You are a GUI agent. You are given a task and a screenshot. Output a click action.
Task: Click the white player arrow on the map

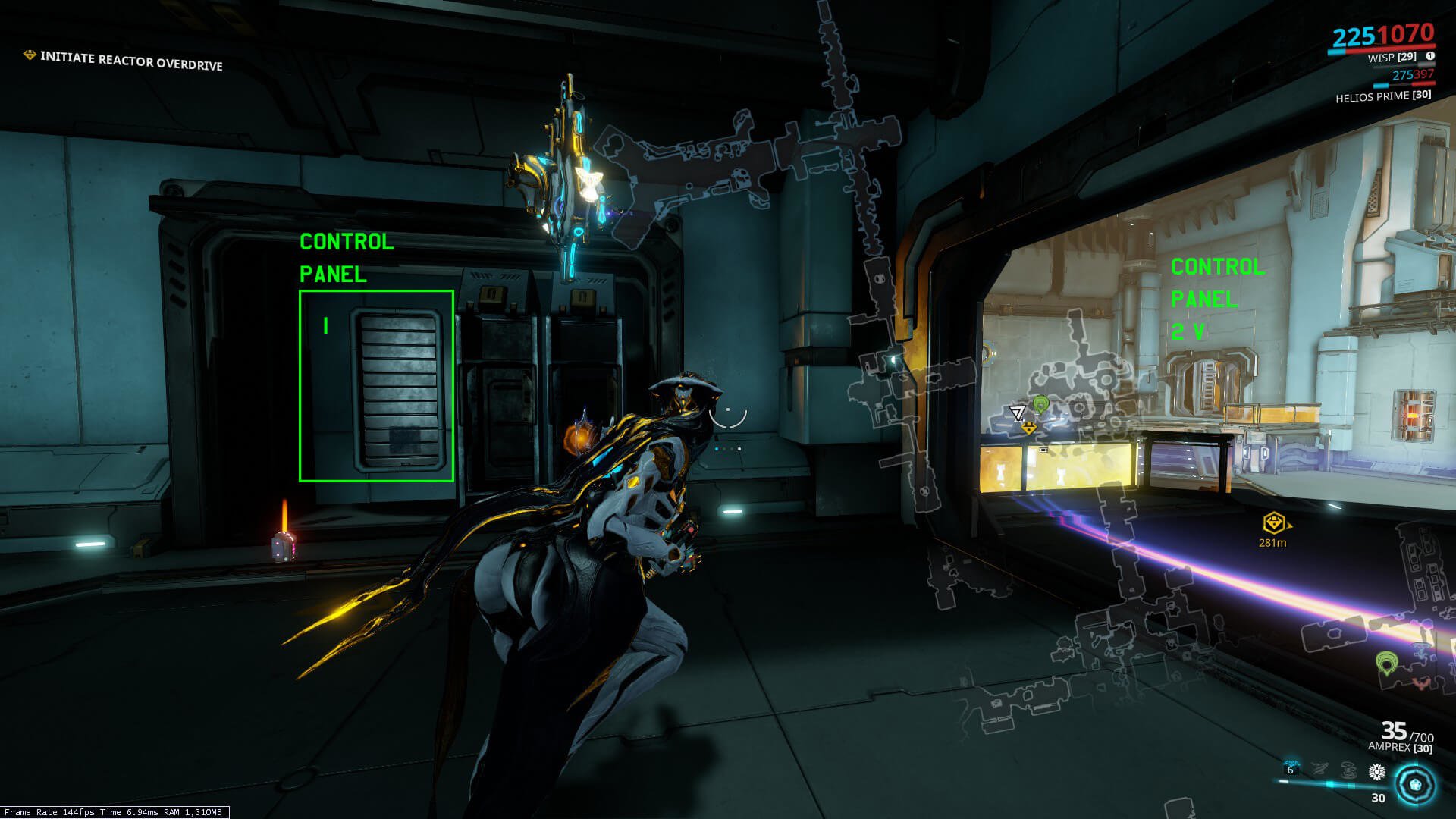click(1017, 413)
